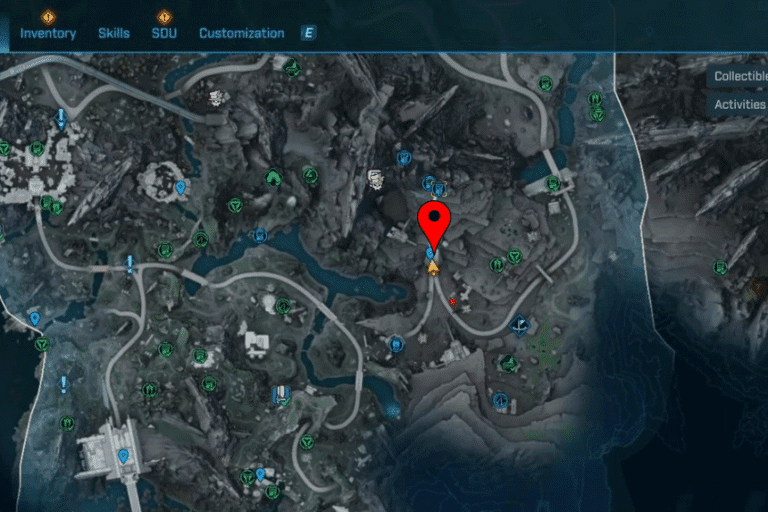Select the red waypoint pin on the map
Screen dimensions: 768x512
434,223
